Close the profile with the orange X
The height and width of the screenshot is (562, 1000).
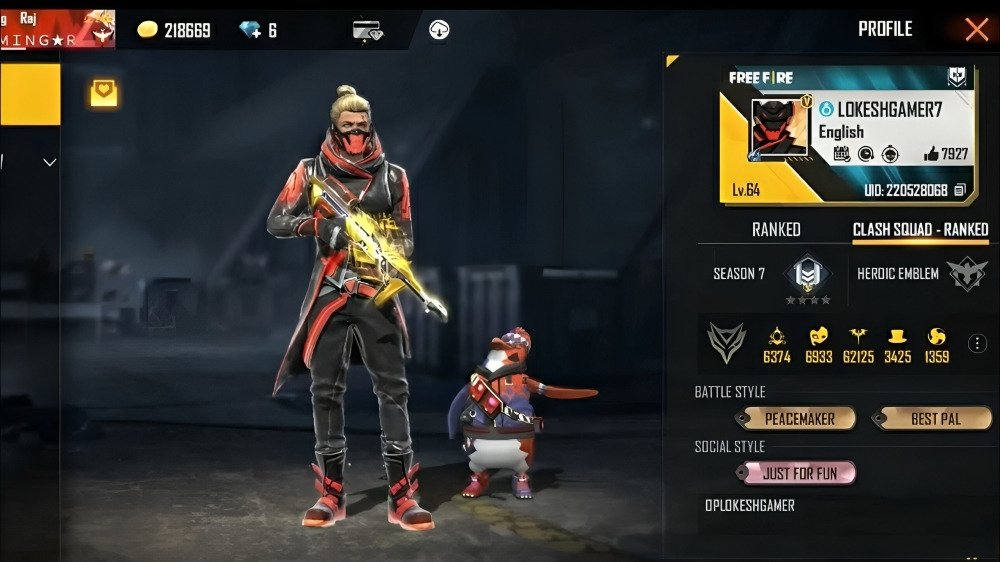point(976,29)
